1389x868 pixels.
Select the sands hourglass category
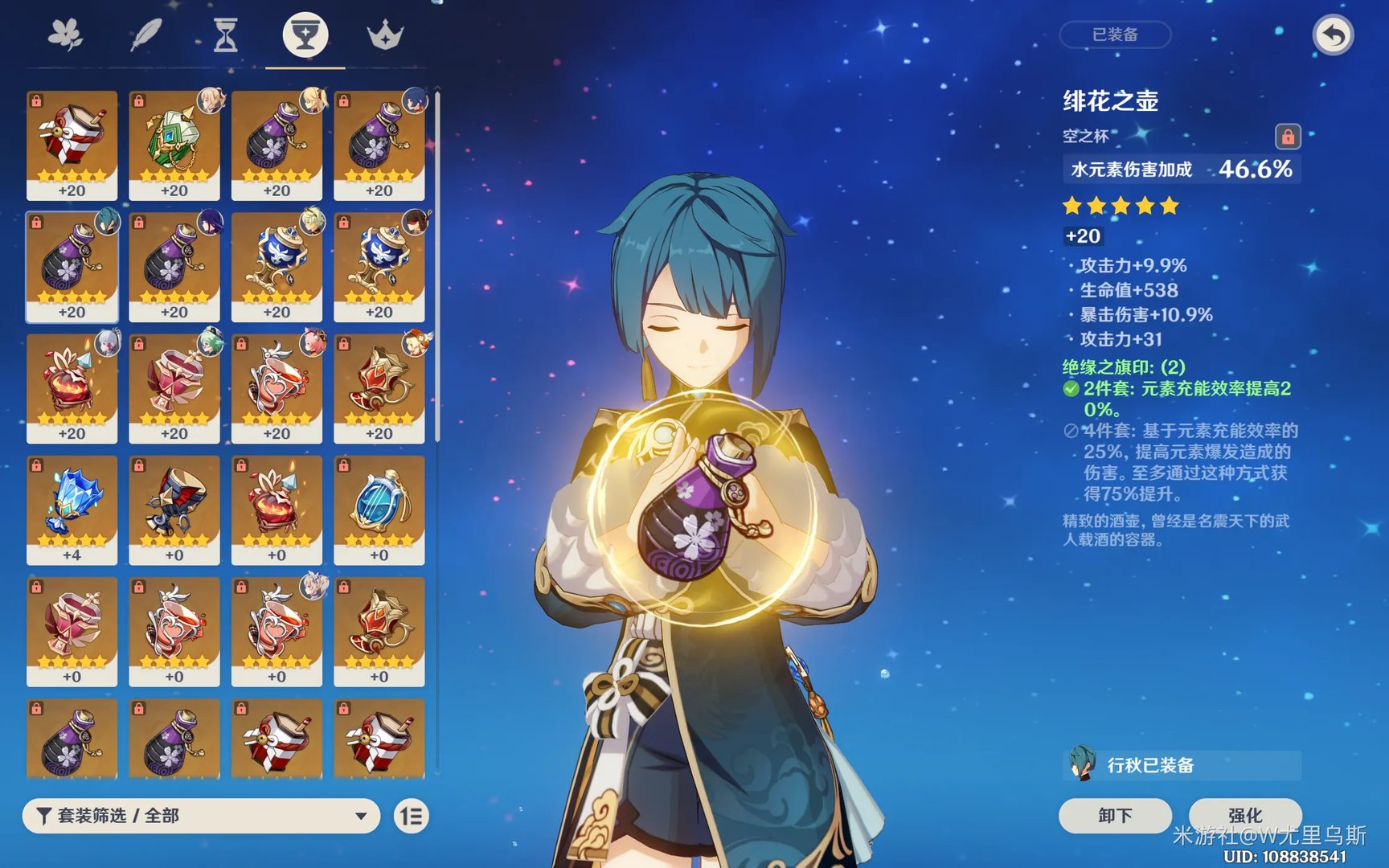pyautogui.click(x=223, y=34)
